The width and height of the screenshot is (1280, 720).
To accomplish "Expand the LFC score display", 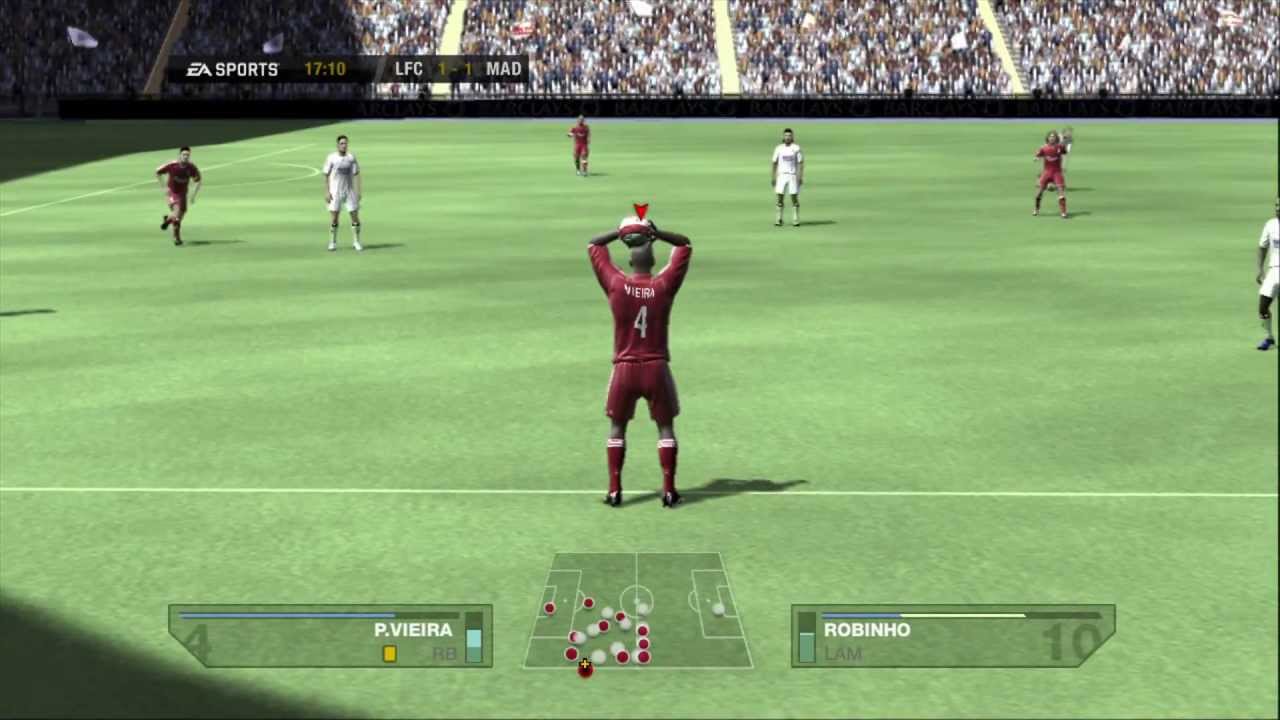I will [409, 69].
